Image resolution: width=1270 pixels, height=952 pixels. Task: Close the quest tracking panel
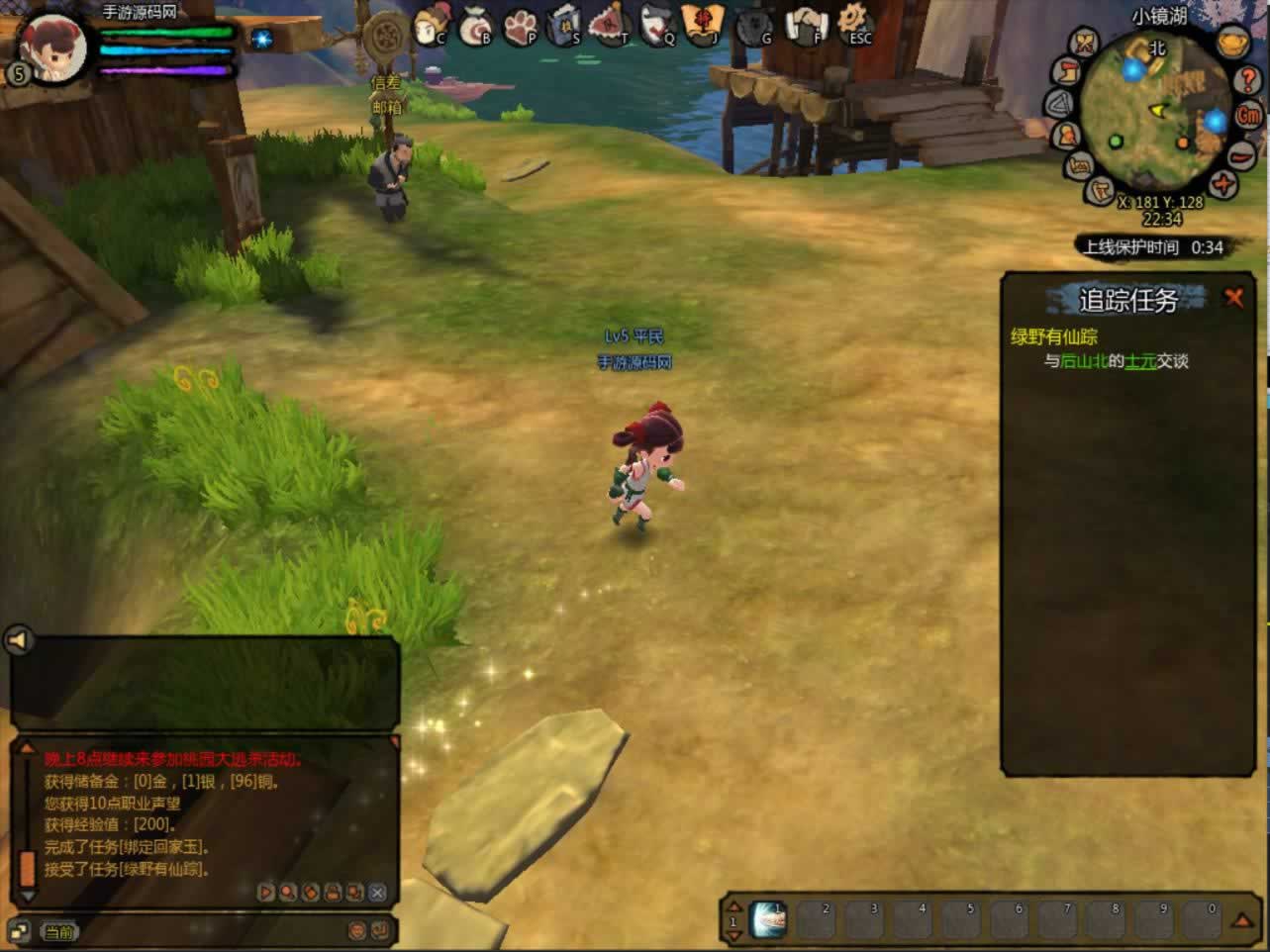pyautogui.click(x=1233, y=297)
